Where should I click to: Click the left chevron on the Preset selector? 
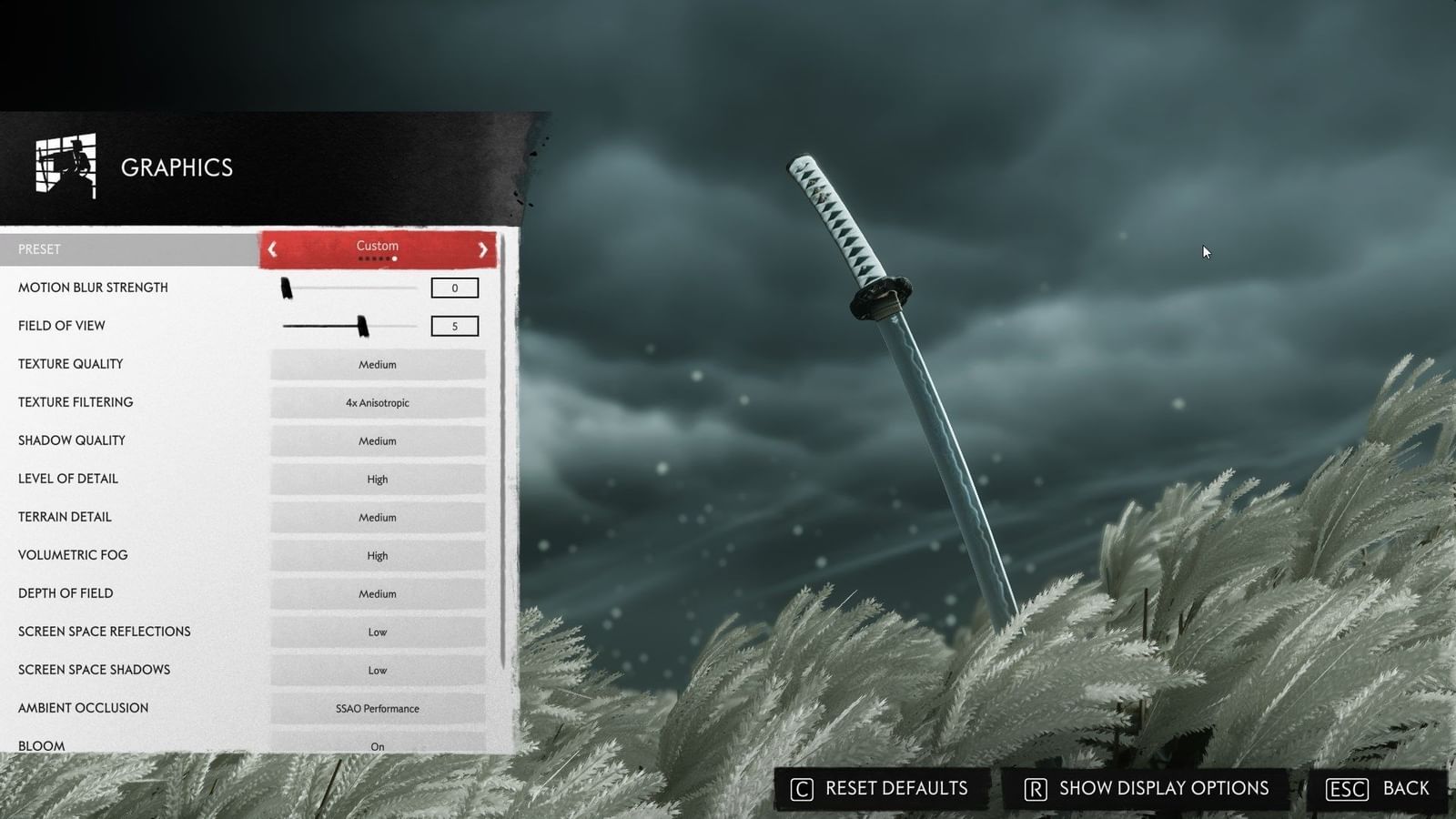[271, 249]
